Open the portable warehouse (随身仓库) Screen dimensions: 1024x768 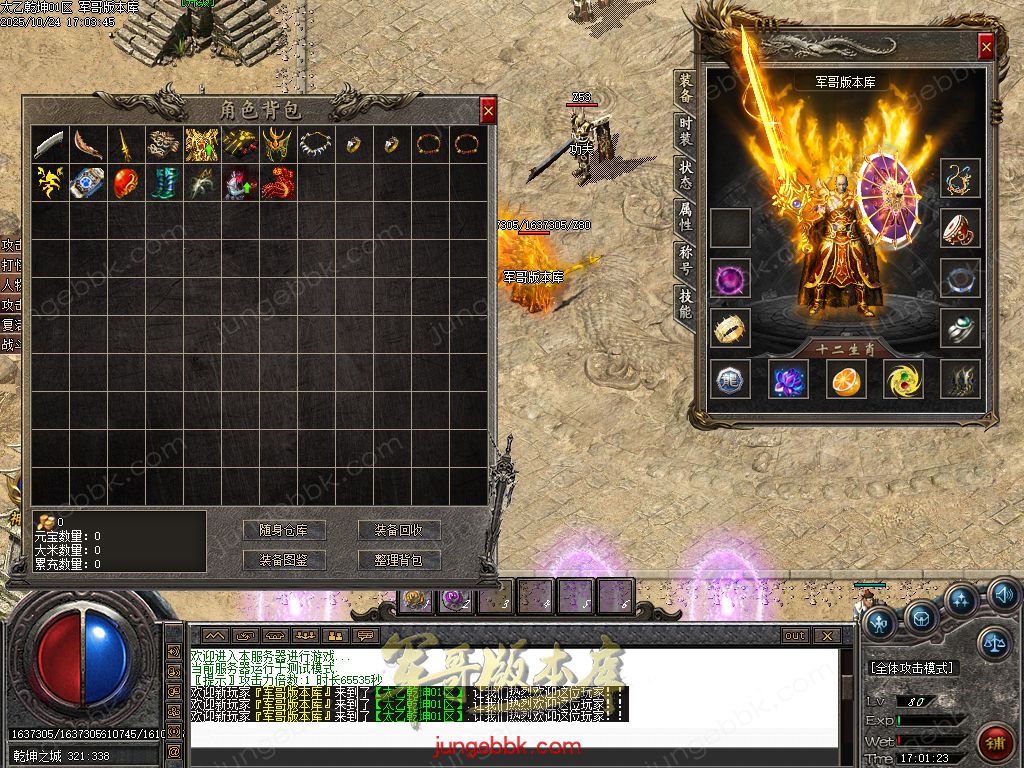284,530
